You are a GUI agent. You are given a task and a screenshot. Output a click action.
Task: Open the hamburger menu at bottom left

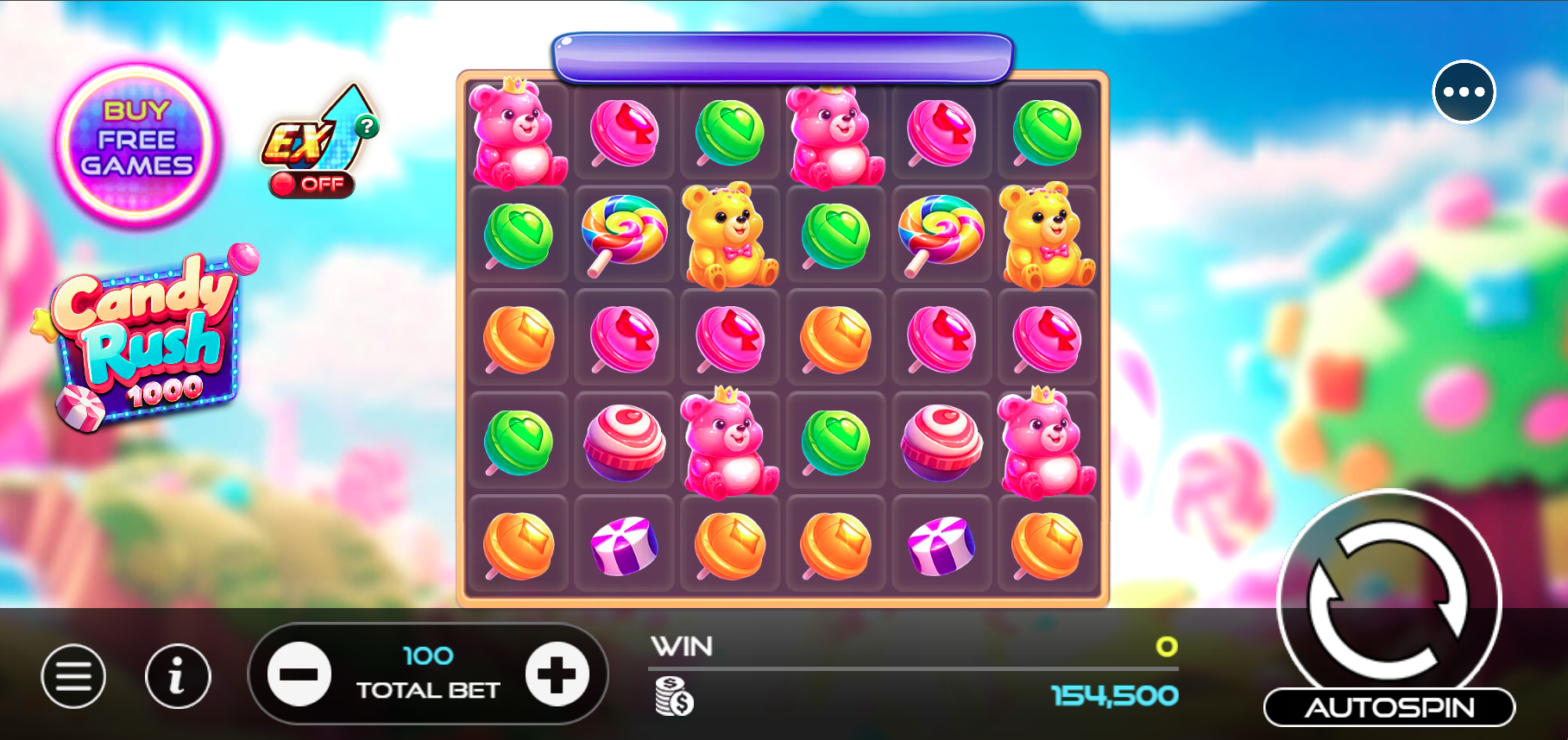tap(74, 676)
